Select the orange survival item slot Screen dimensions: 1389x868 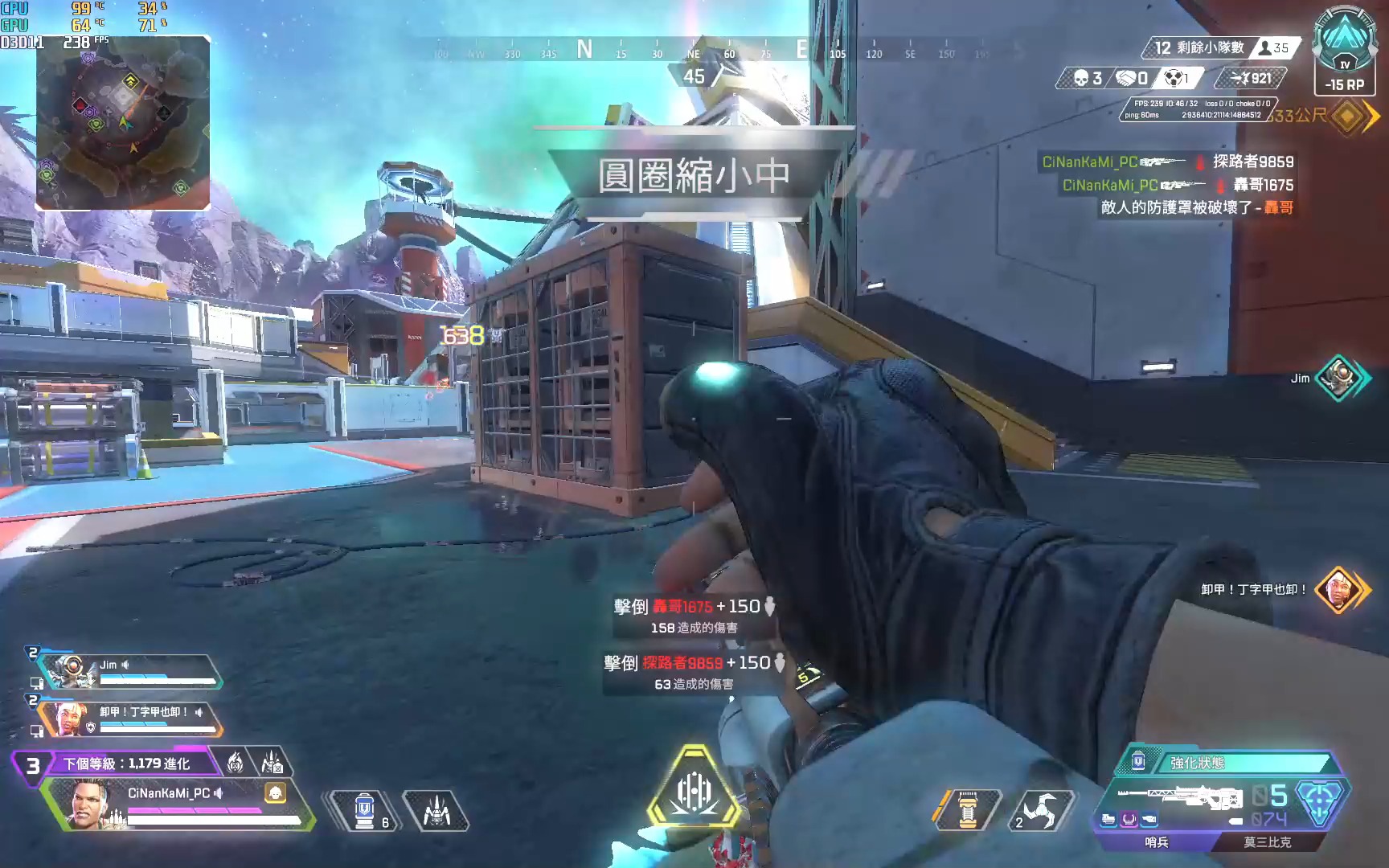click(x=968, y=810)
